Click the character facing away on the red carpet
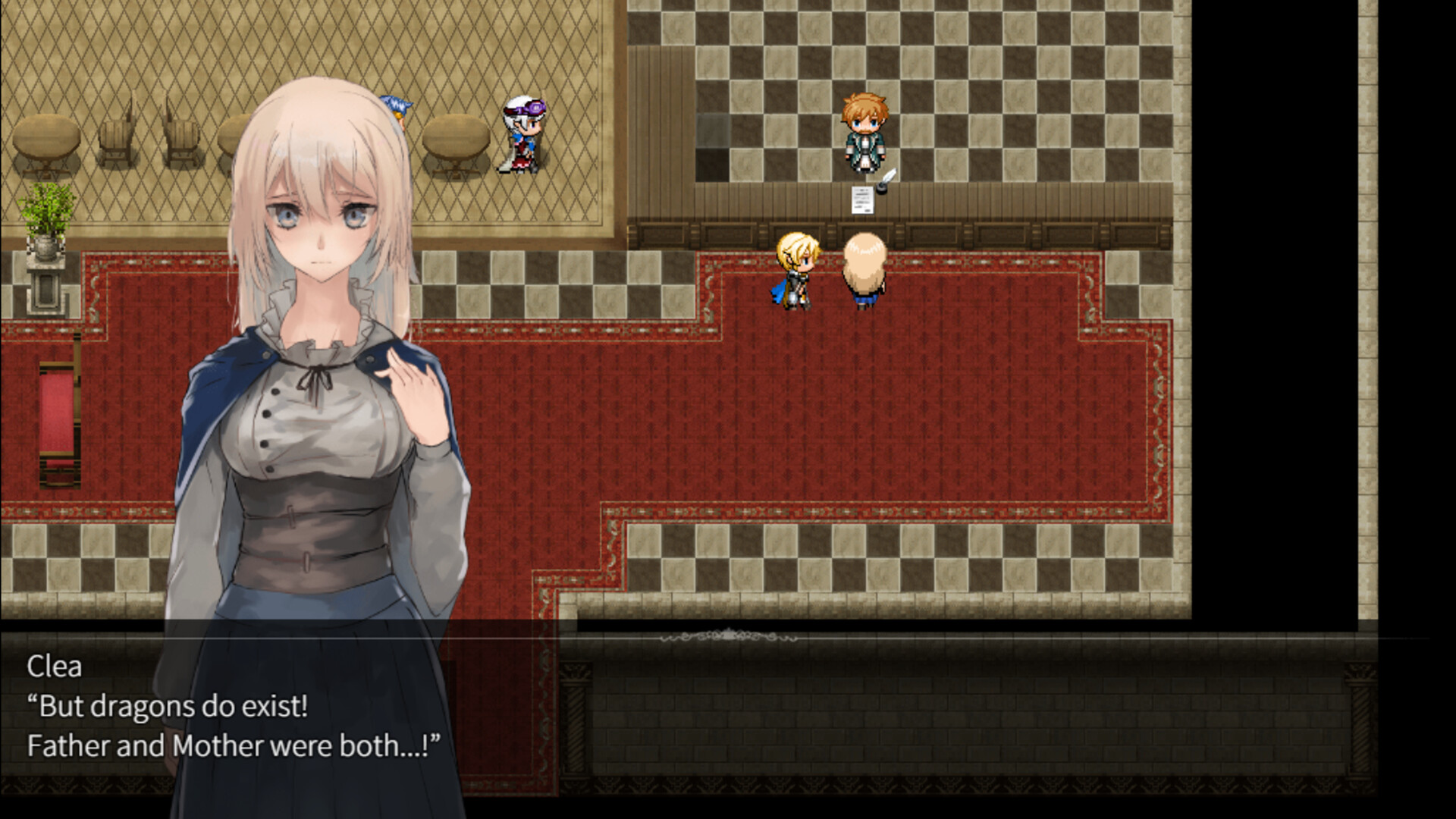1456x819 pixels. pos(864,269)
